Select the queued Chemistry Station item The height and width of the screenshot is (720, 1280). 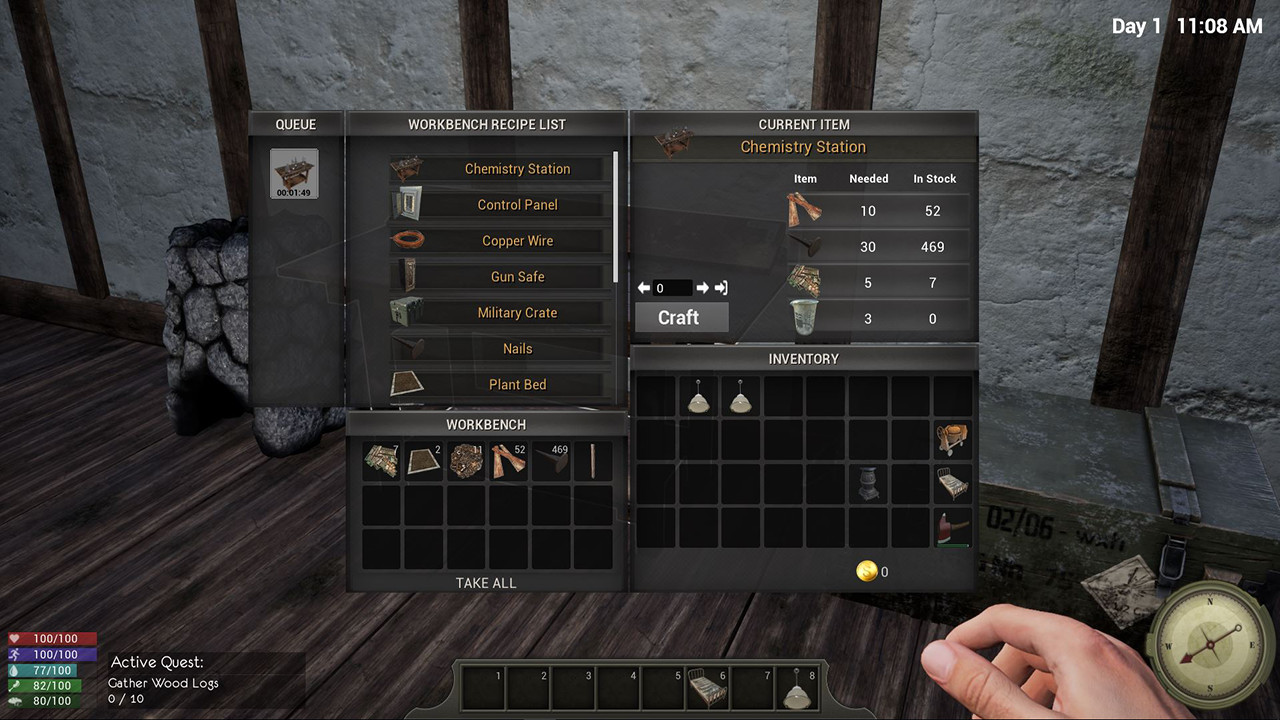(x=294, y=174)
